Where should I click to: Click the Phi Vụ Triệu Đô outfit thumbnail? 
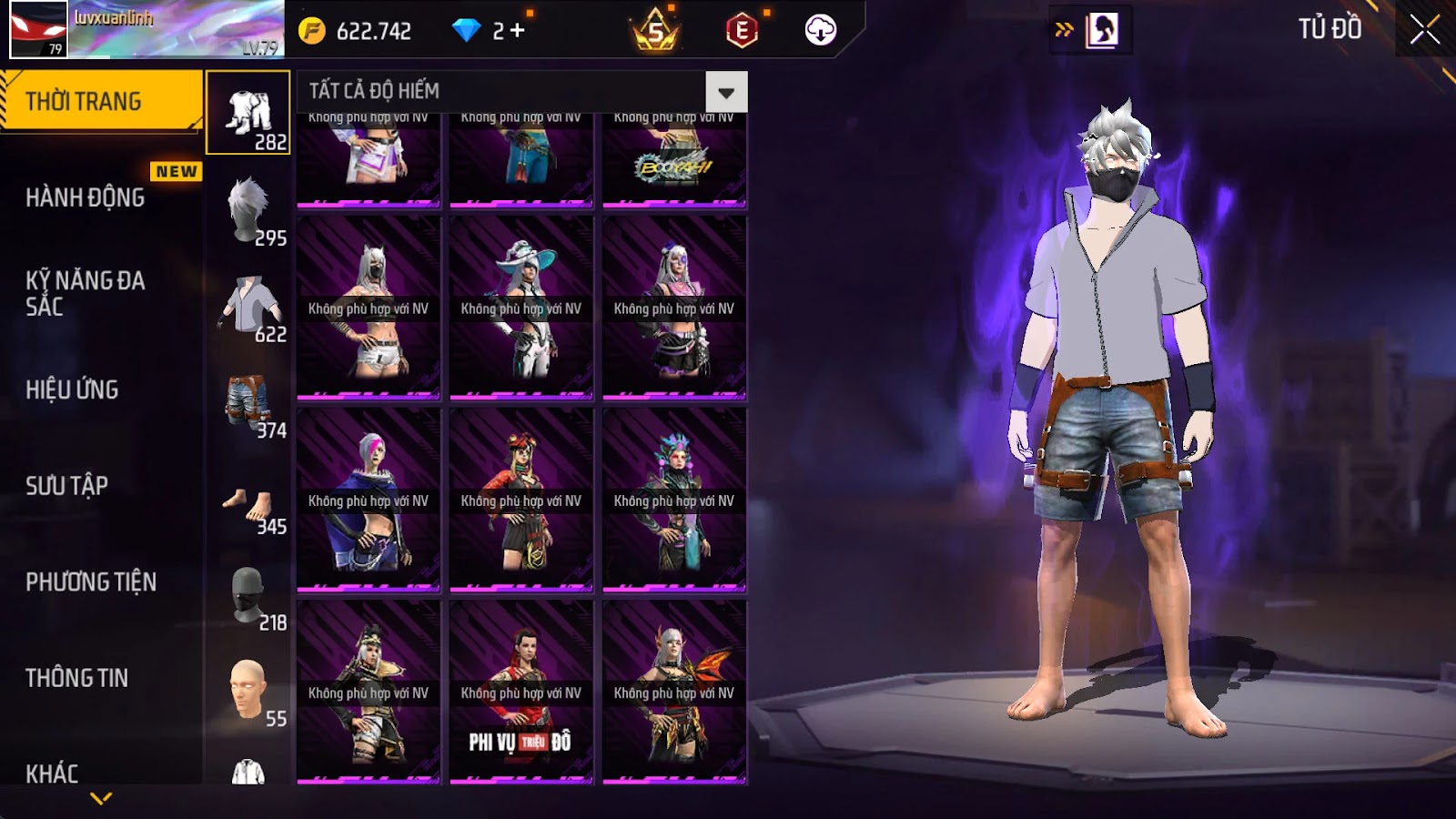pos(521,692)
